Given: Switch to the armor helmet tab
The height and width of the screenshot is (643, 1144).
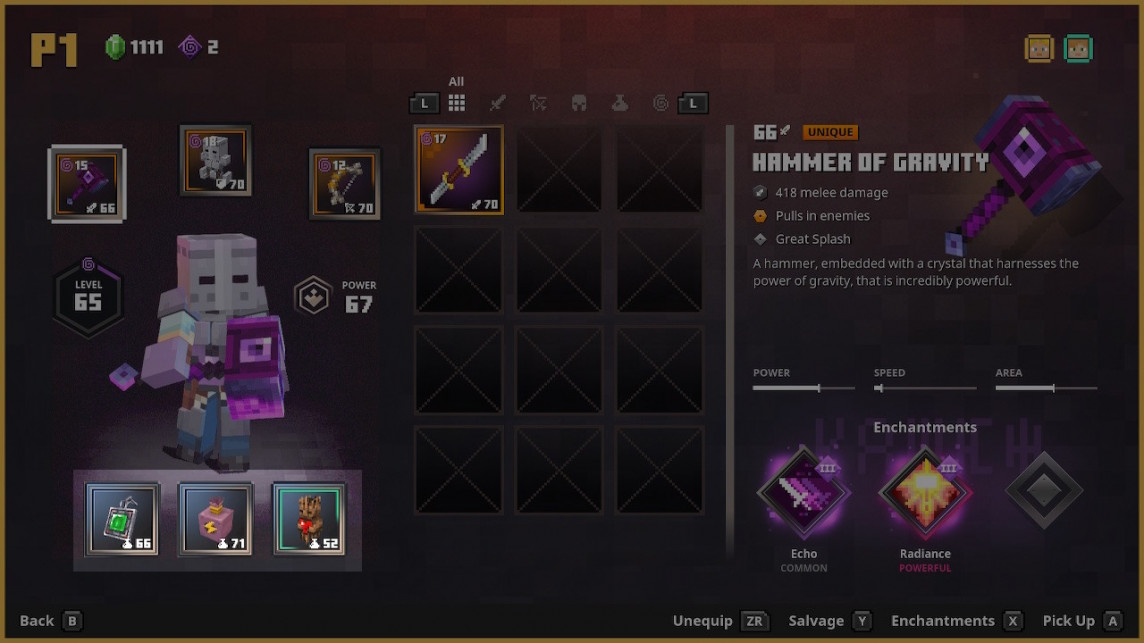Looking at the screenshot, I should point(579,102).
